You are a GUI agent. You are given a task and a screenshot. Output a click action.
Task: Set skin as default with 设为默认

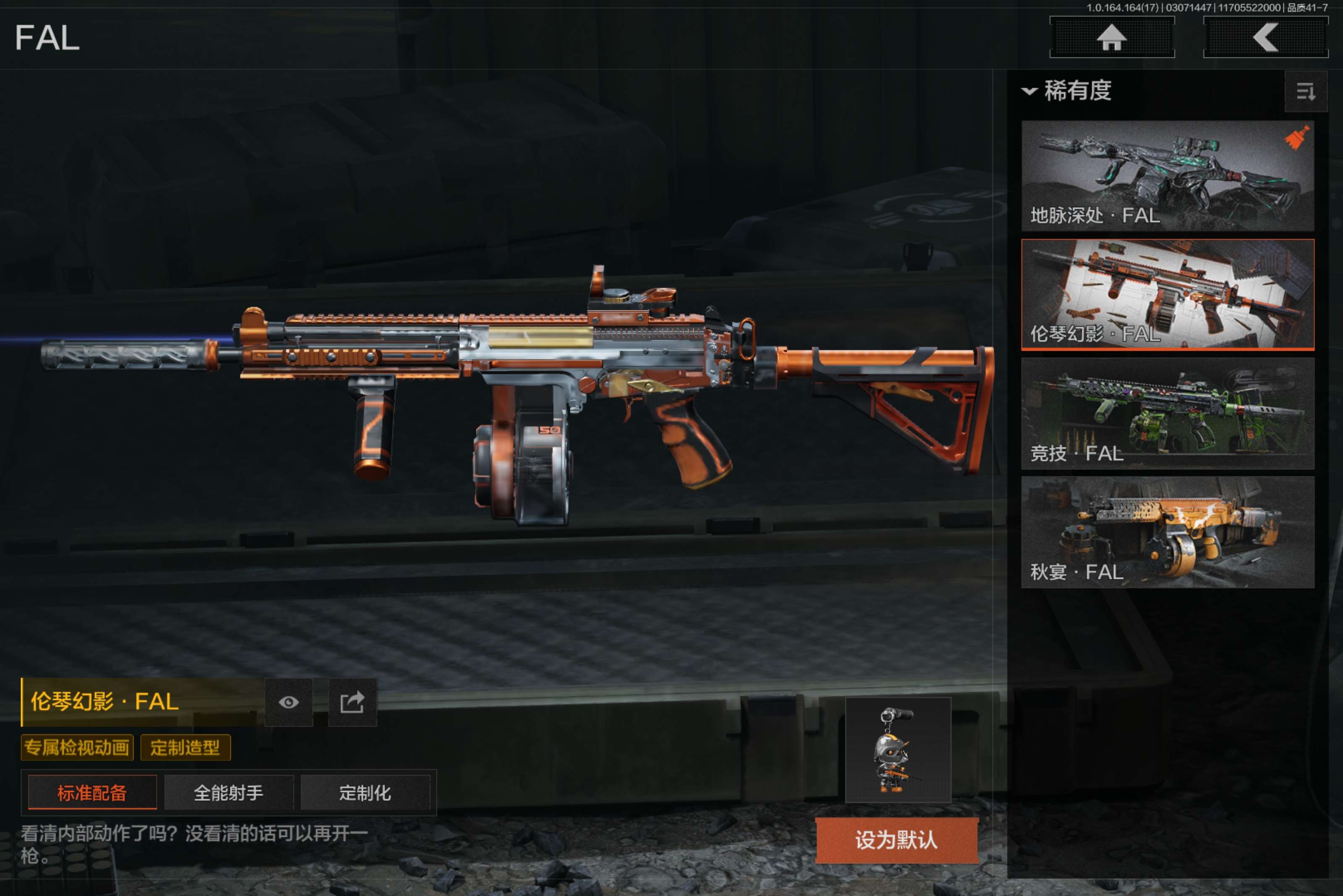[x=896, y=840]
